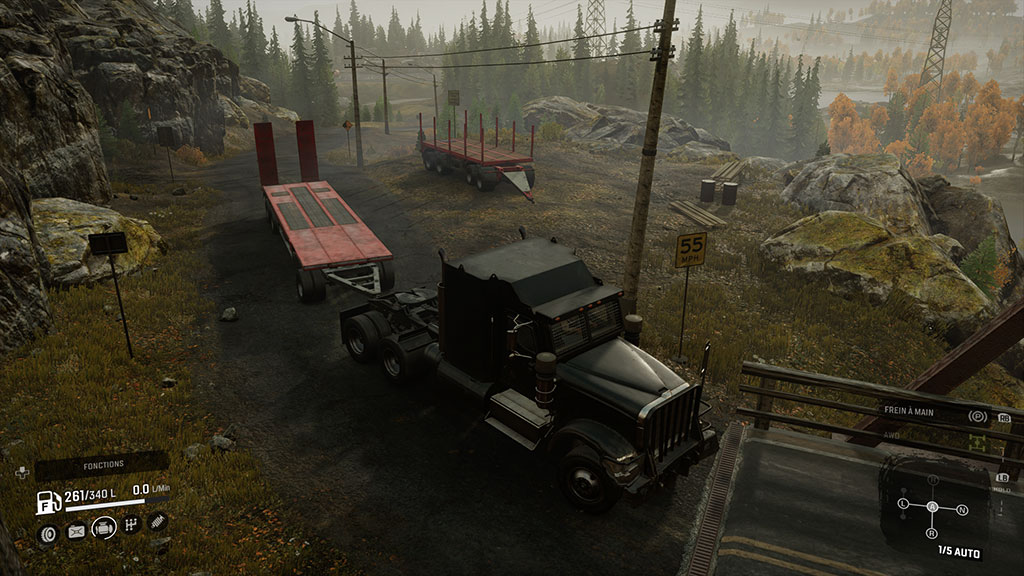Click the suspension spring icon
The width and height of the screenshot is (1024, 576).
tap(157, 521)
